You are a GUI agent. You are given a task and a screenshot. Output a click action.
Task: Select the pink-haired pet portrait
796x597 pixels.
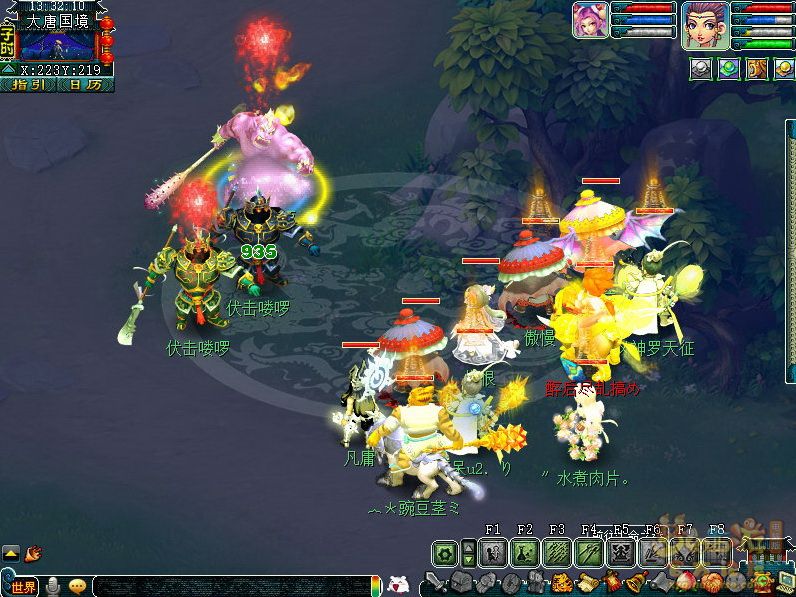click(590, 20)
